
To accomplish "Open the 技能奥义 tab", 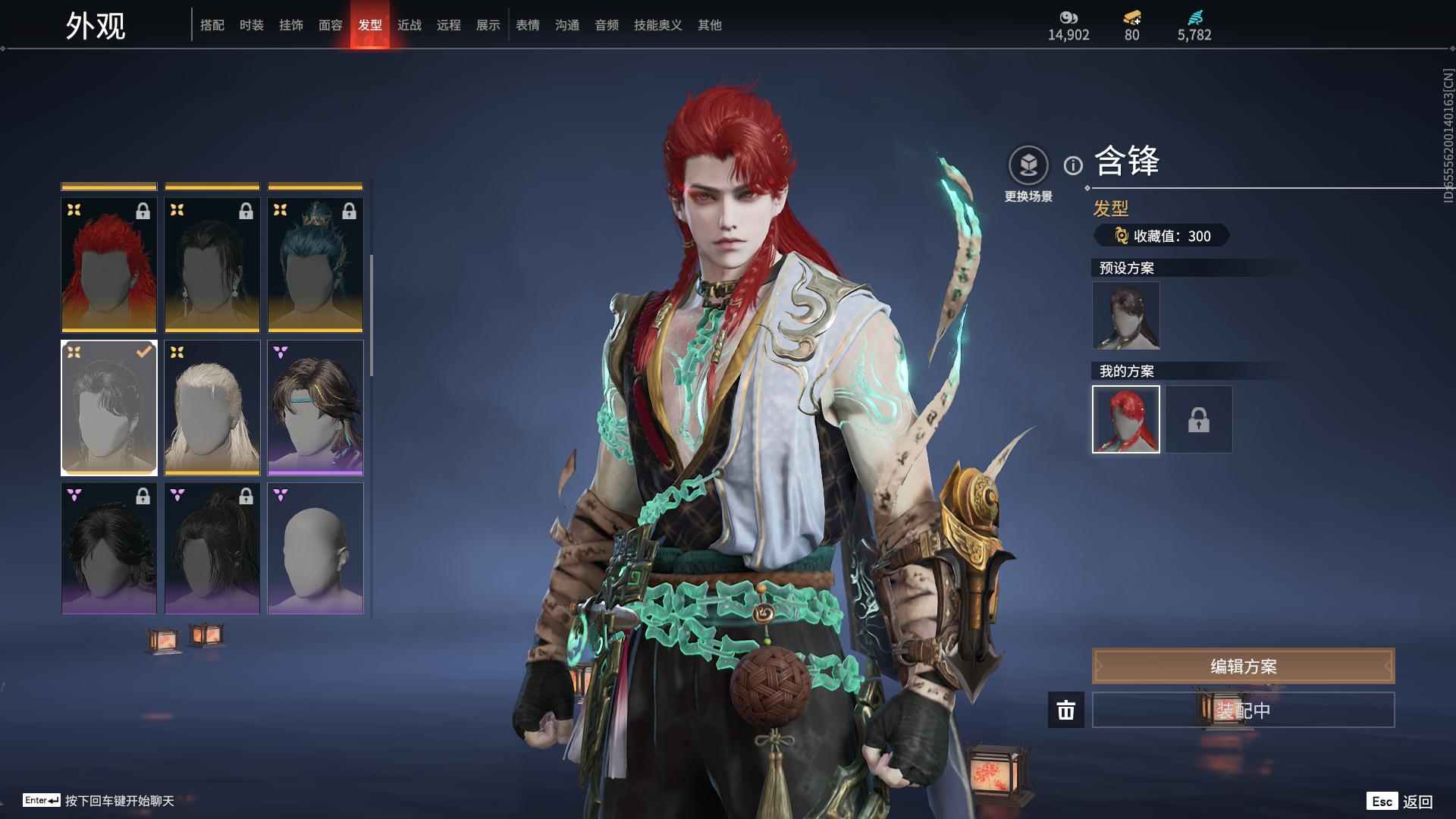I will pos(657,25).
